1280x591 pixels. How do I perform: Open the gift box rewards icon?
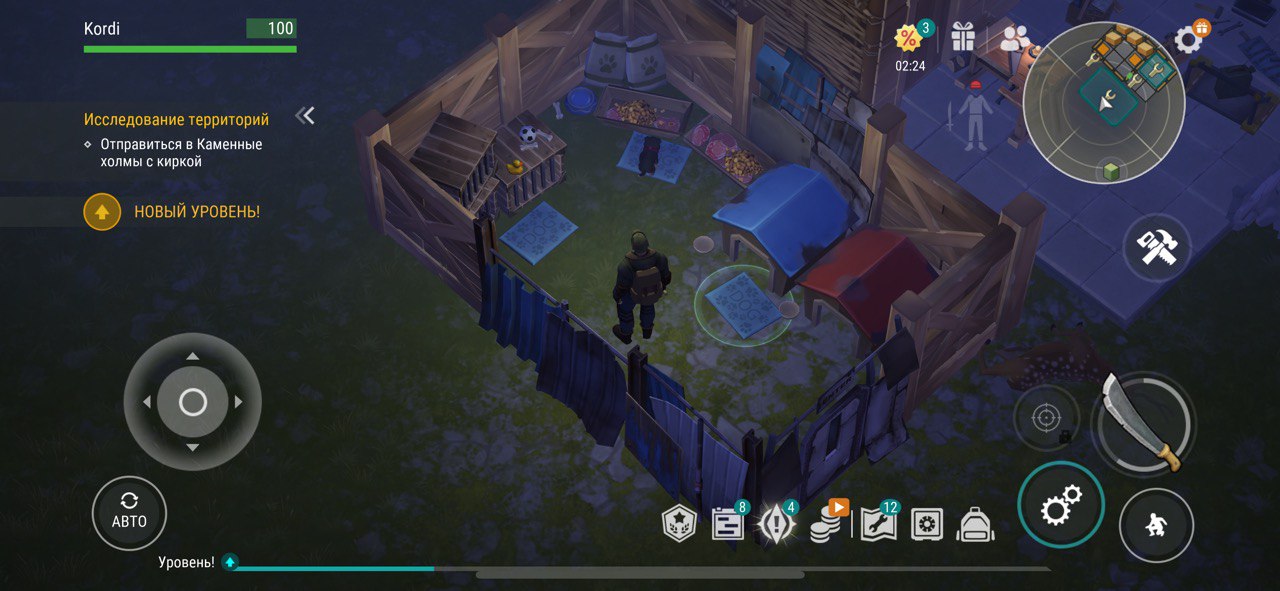[x=963, y=37]
